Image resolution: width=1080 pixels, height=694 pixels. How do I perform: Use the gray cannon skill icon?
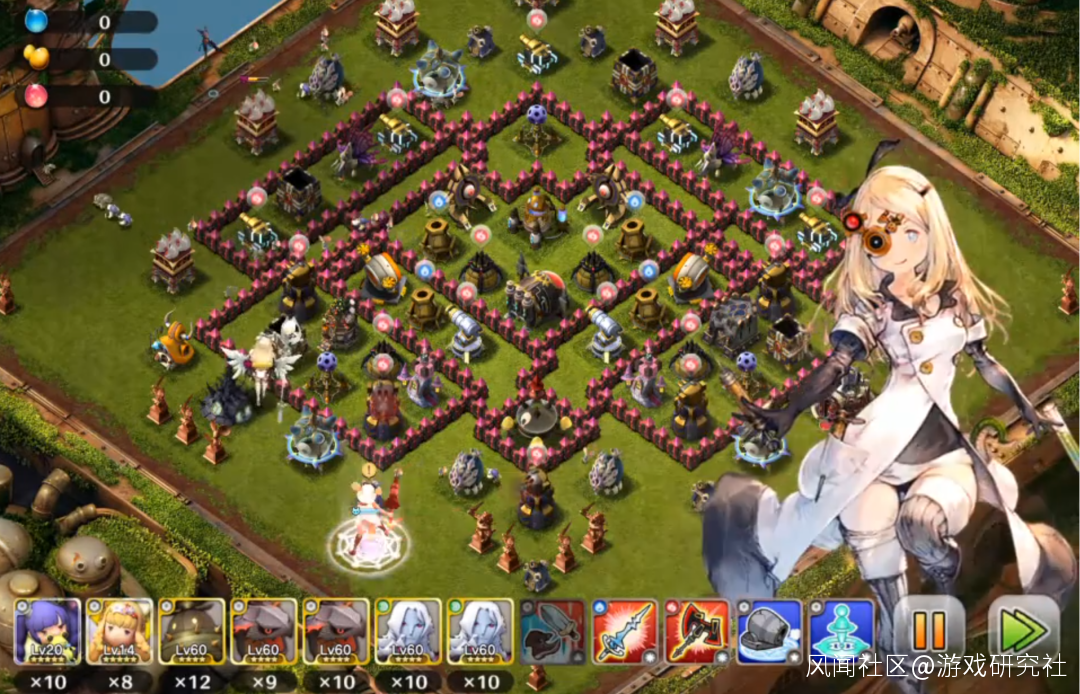click(x=769, y=631)
